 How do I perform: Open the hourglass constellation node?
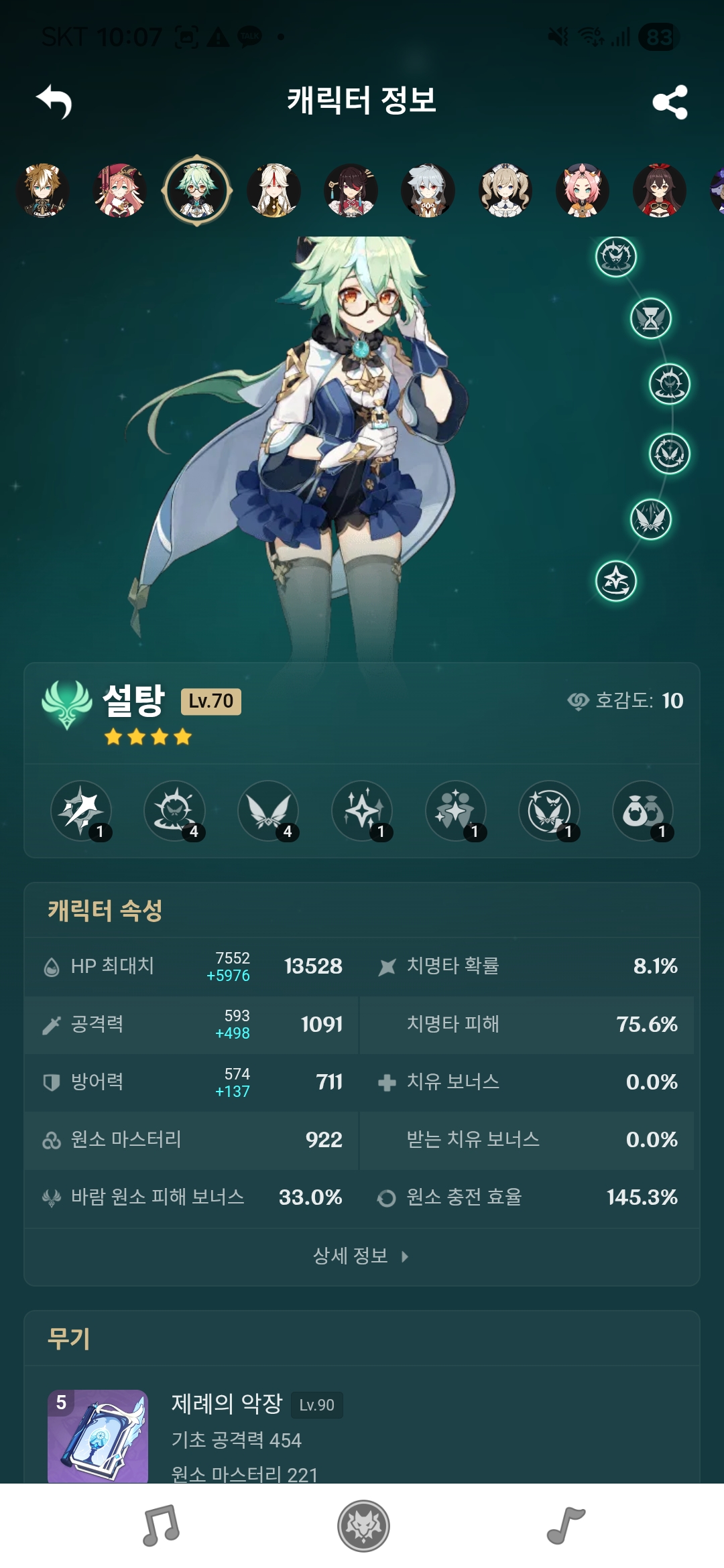[x=650, y=318]
